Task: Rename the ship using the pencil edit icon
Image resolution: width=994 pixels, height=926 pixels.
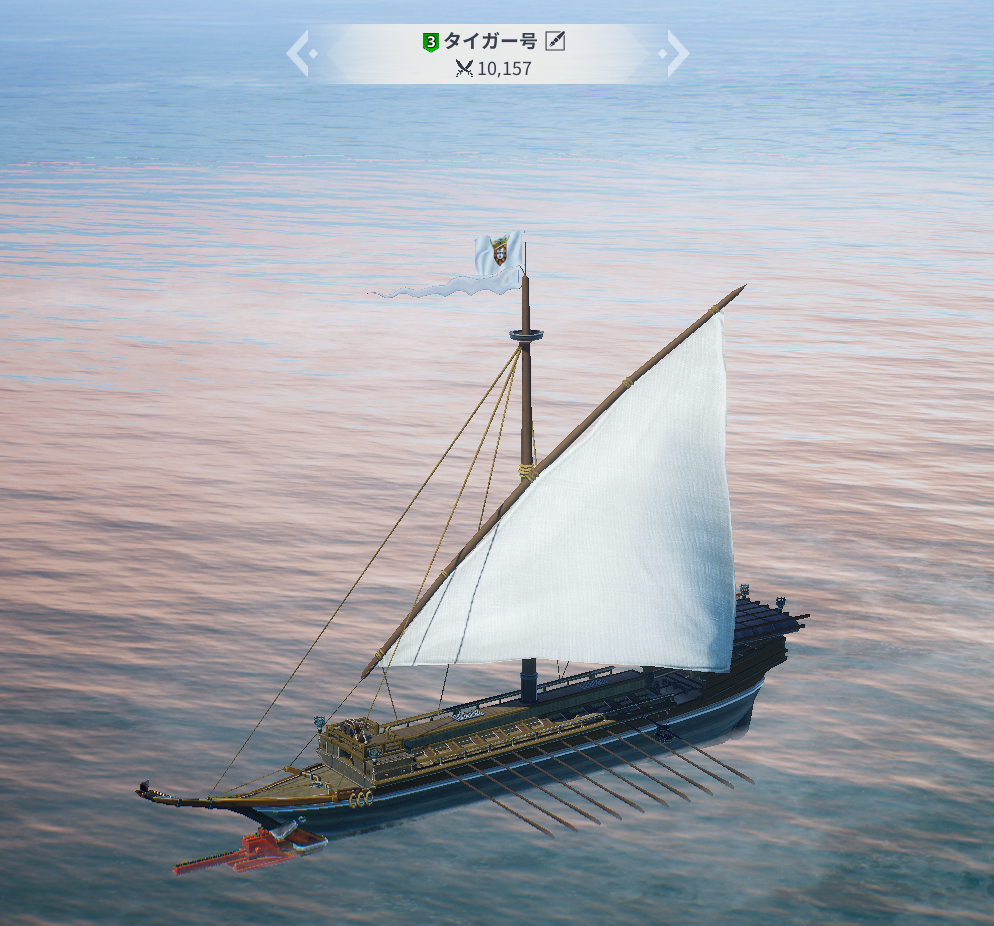Action: click(556, 41)
